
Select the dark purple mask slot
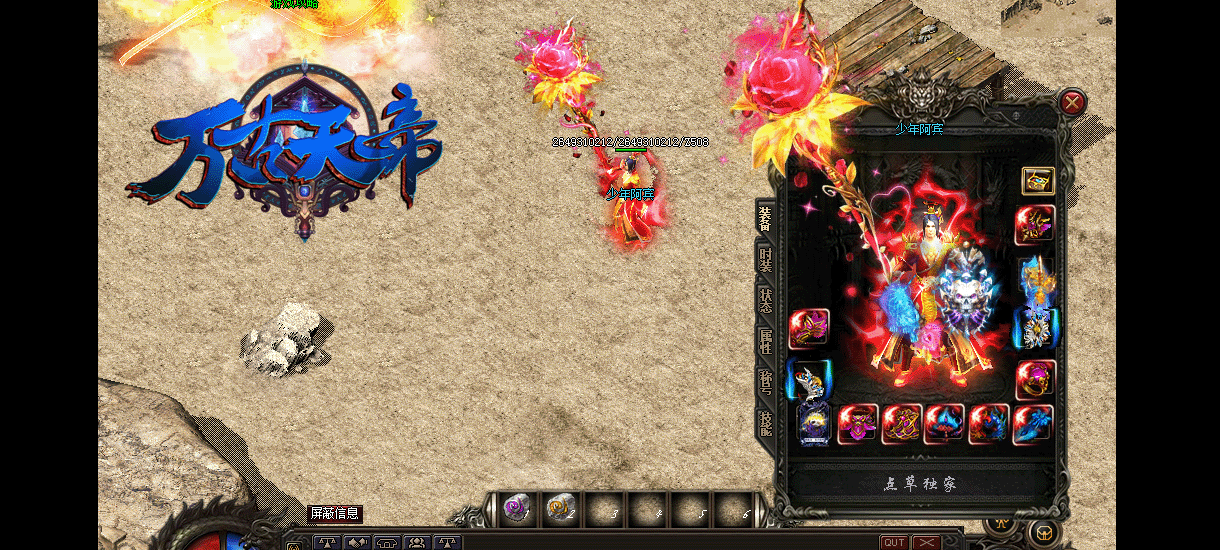click(814, 424)
